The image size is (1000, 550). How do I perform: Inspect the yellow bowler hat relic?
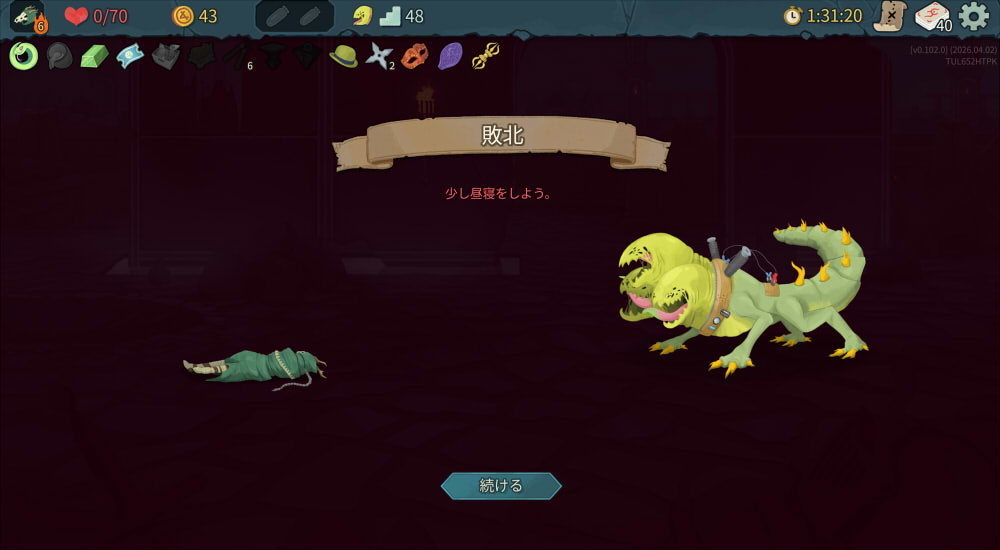(x=343, y=56)
